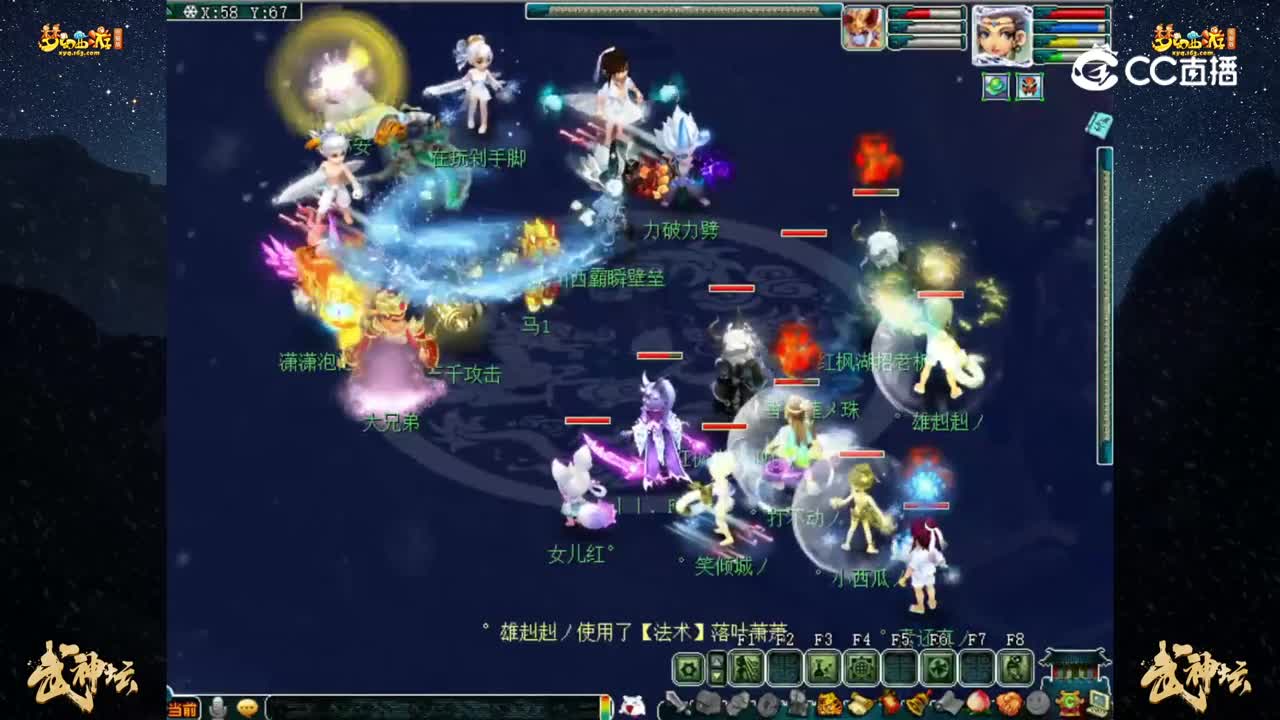
Task: Open the scroll item icon in hotbar
Action: pyautogui.click(x=858, y=703)
